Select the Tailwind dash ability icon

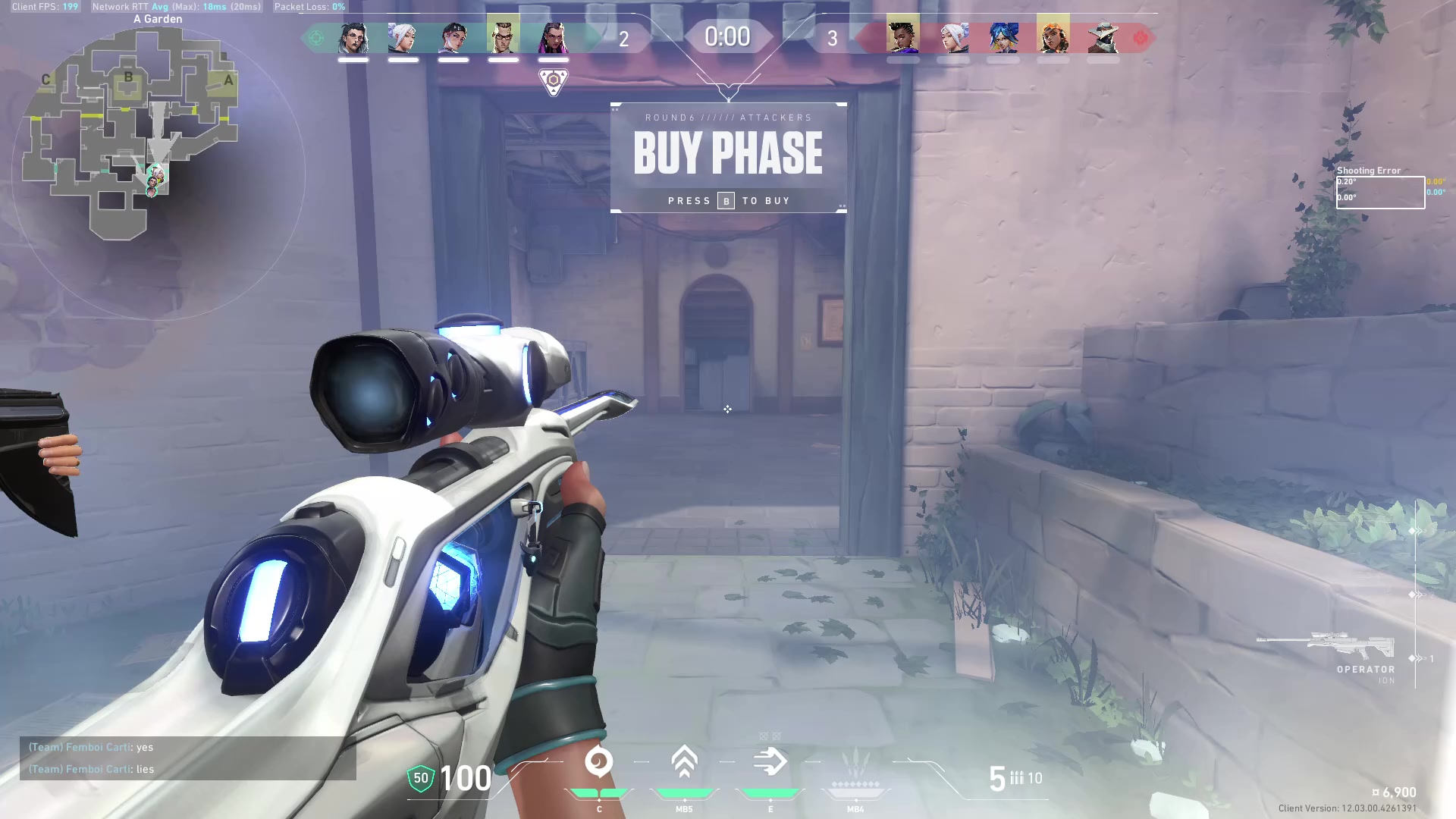pos(770,762)
